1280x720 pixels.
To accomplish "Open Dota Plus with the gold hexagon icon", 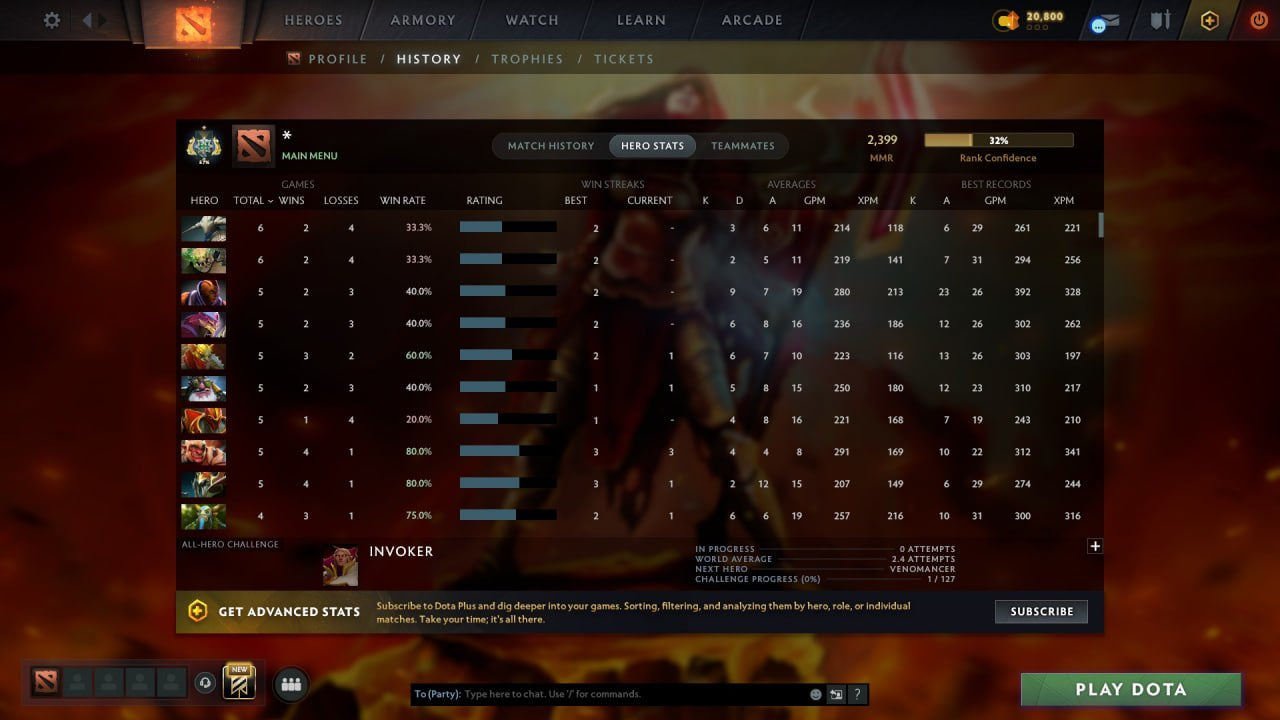I will point(1208,19).
